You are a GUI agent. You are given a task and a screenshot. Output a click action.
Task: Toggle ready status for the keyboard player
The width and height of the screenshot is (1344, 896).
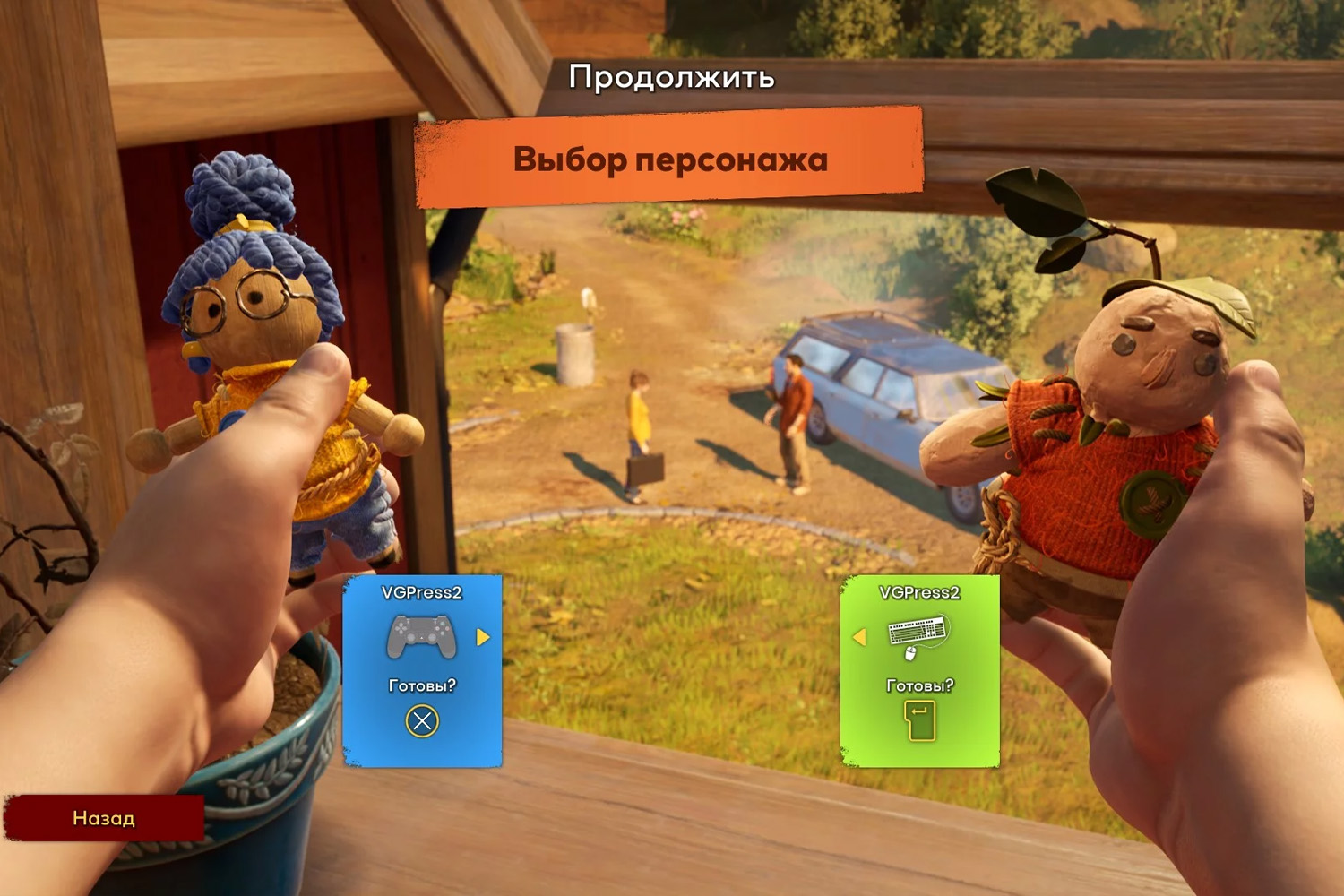tap(921, 719)
